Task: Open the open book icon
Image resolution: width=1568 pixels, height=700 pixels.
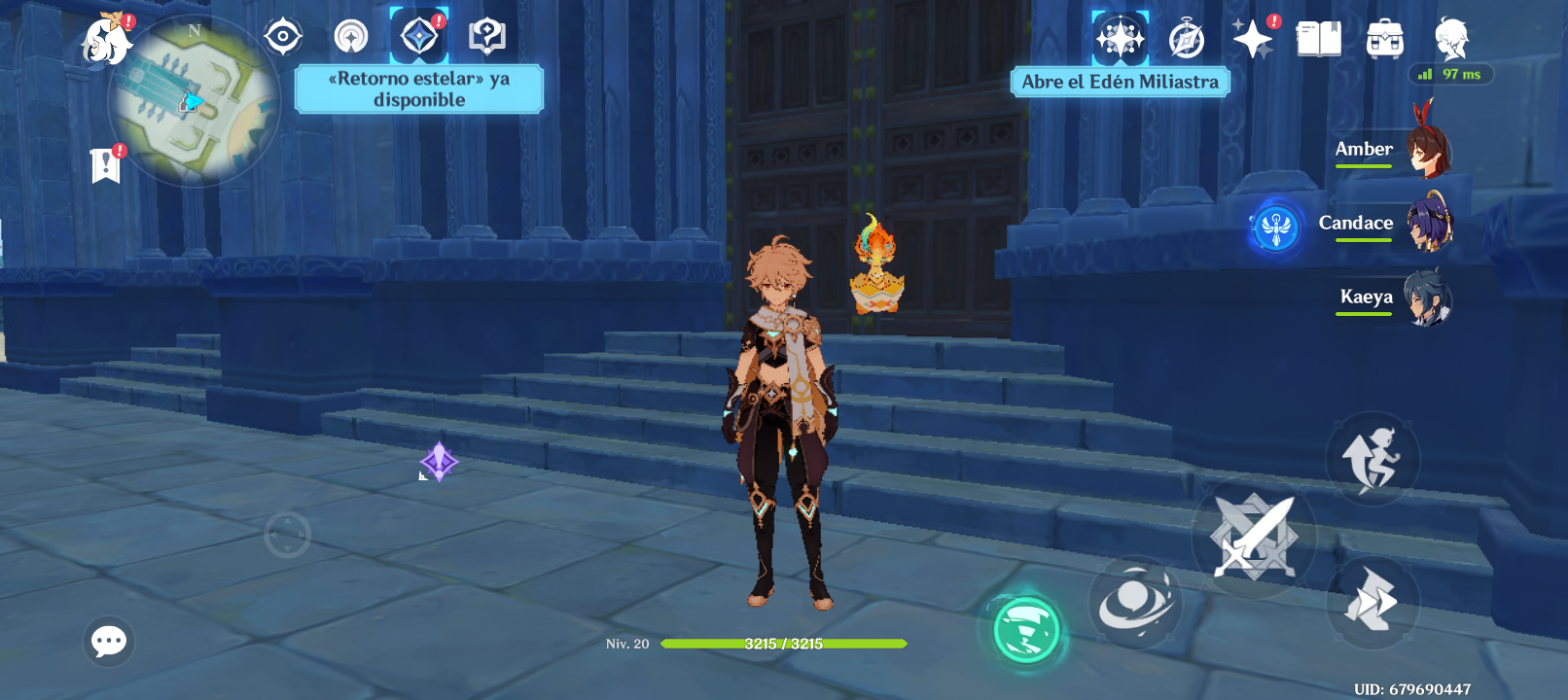Action: coord(1318,40)
